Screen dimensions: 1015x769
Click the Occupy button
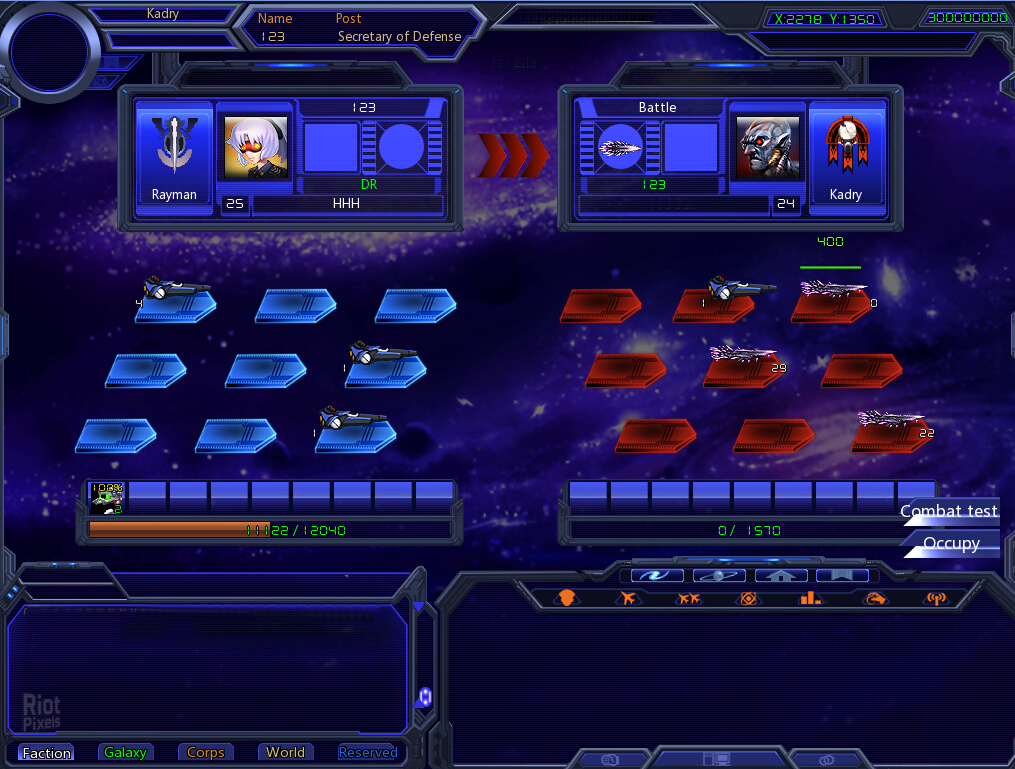(950, 543)
